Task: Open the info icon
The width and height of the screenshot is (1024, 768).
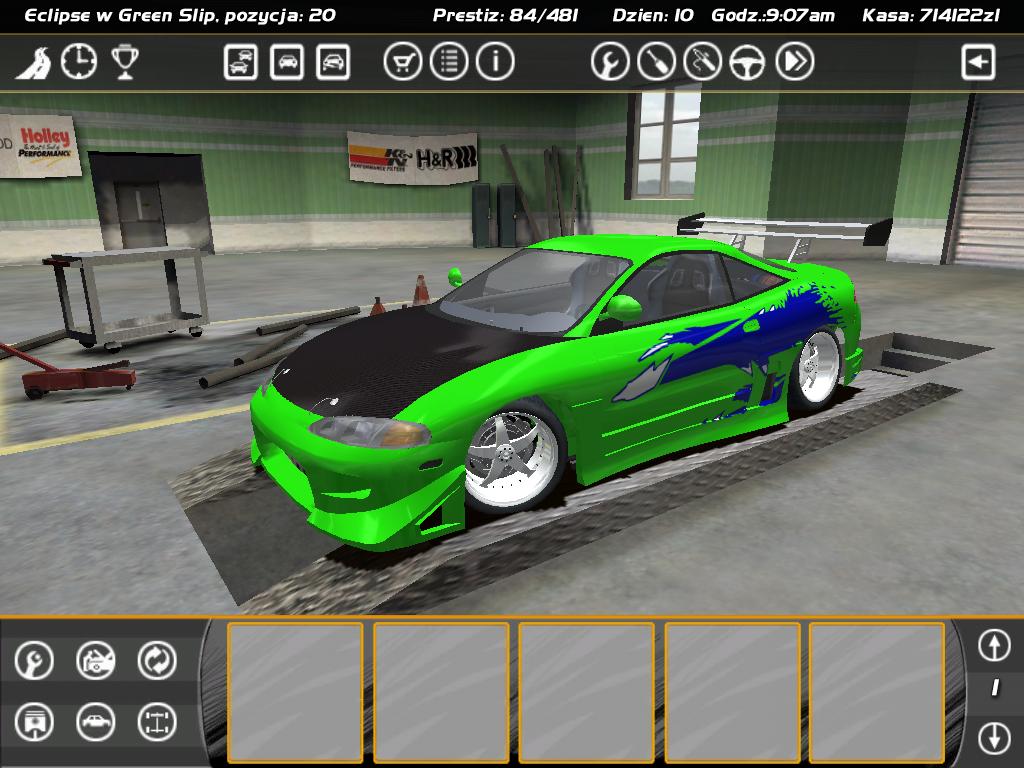Action: point(494,62)
